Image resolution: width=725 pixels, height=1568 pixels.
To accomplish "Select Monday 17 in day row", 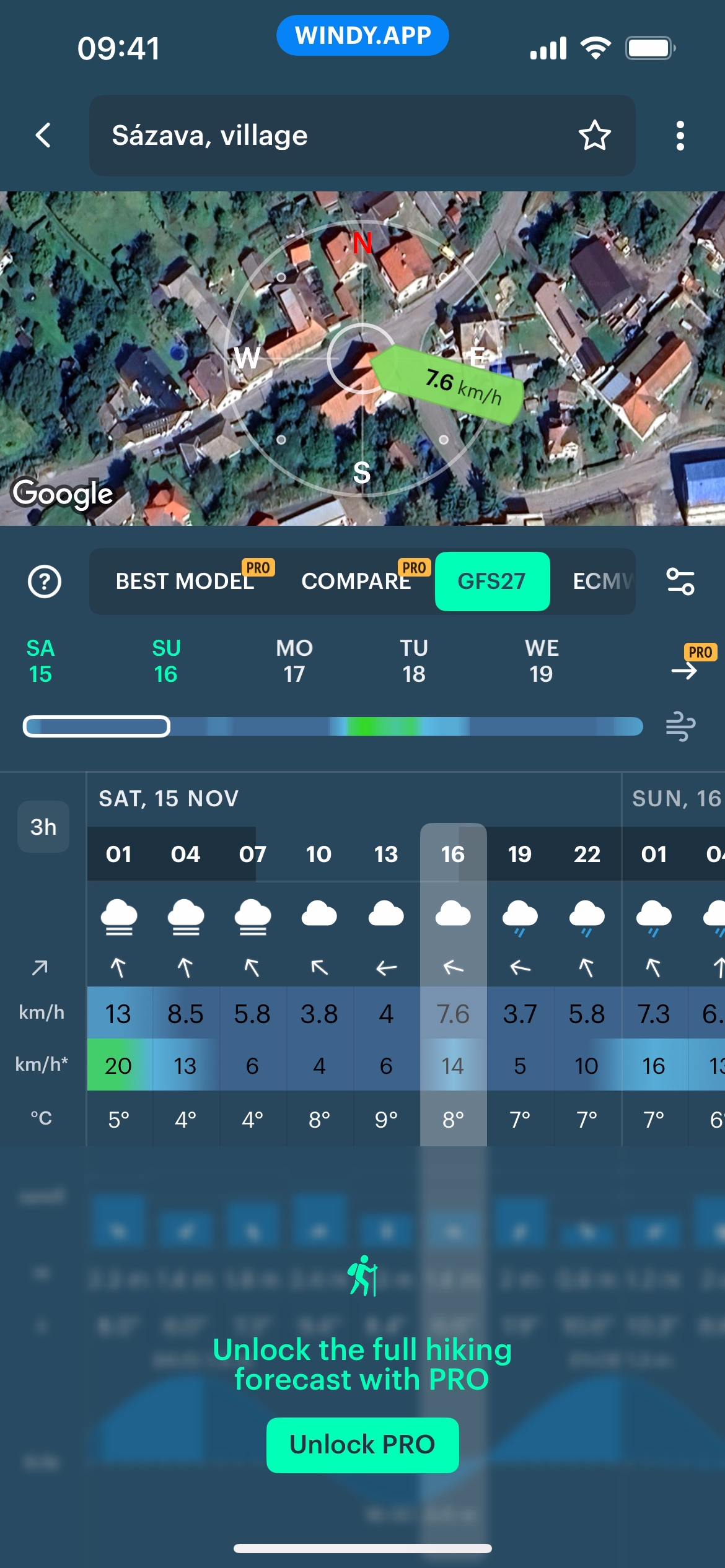I will tap(294, 661).
